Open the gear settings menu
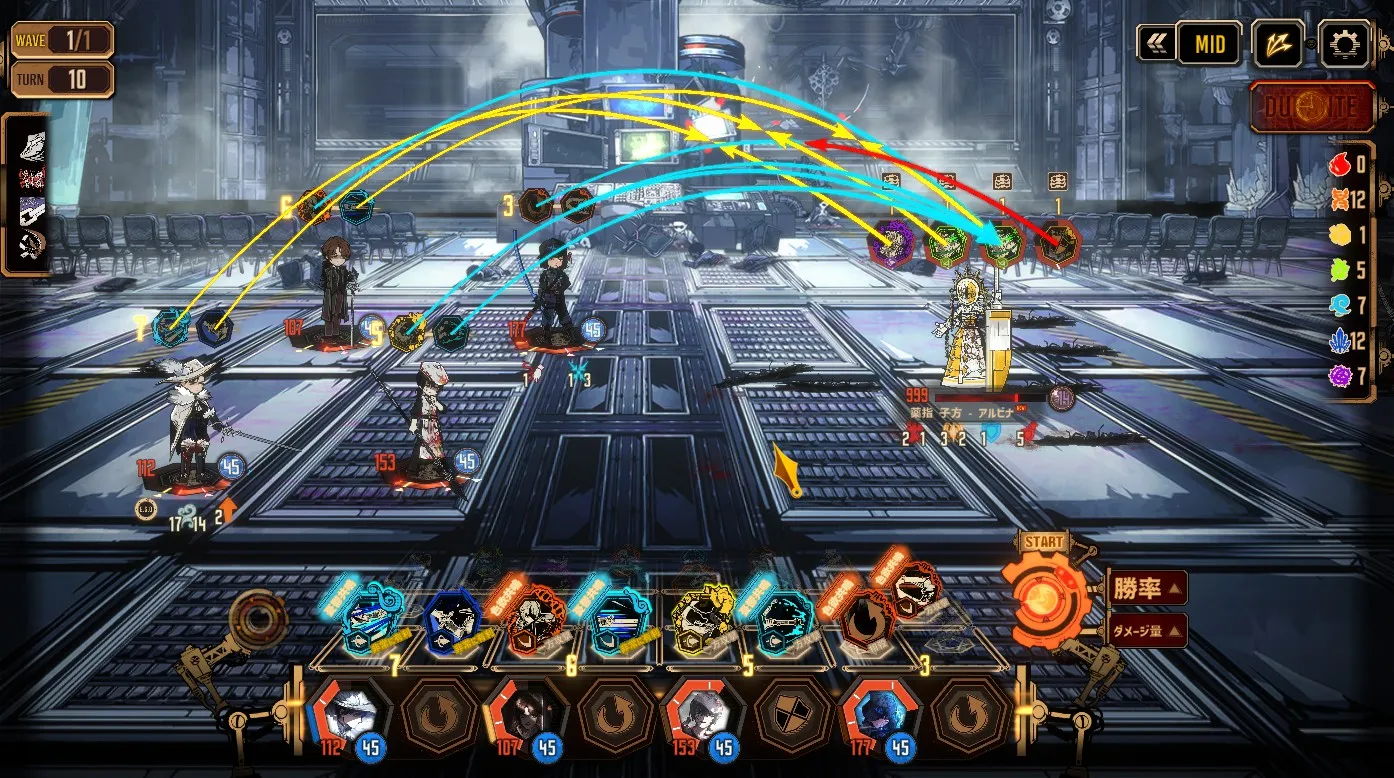The image size is (1394, 778). (1345, 44)
